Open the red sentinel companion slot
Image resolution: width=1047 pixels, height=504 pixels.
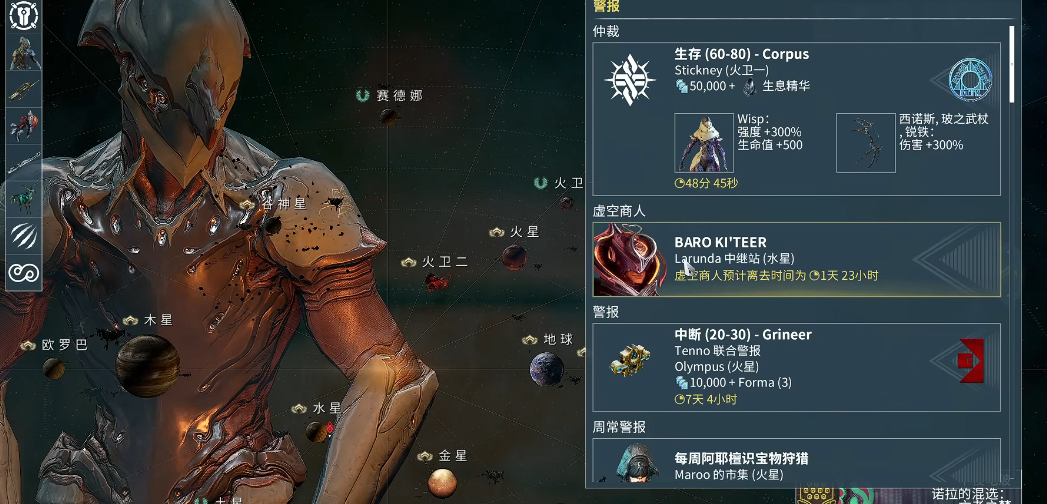pyautogui.click(x=24, y=126)
